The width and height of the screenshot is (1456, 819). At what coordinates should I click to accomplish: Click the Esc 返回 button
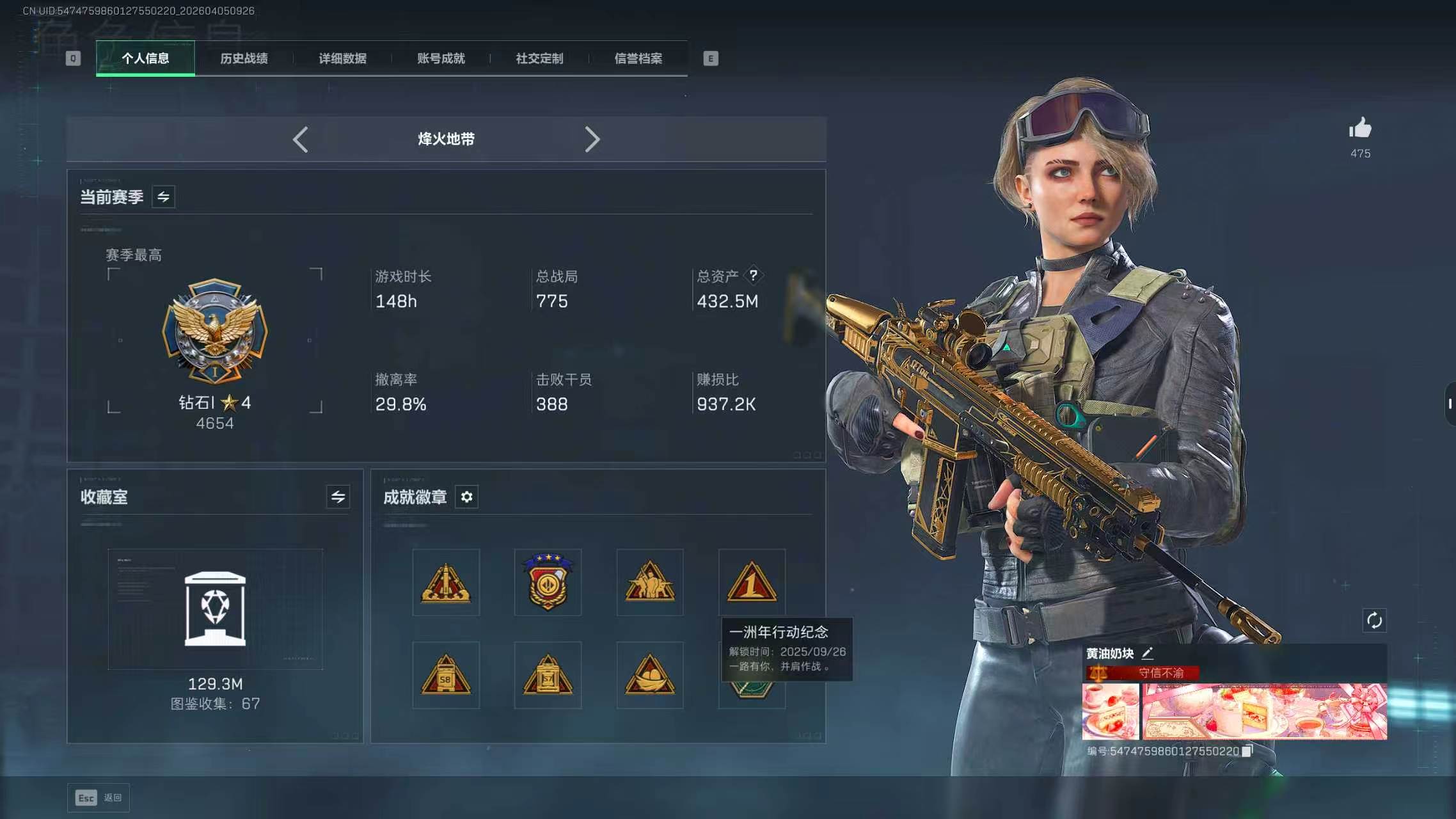(x=98, y=797)
